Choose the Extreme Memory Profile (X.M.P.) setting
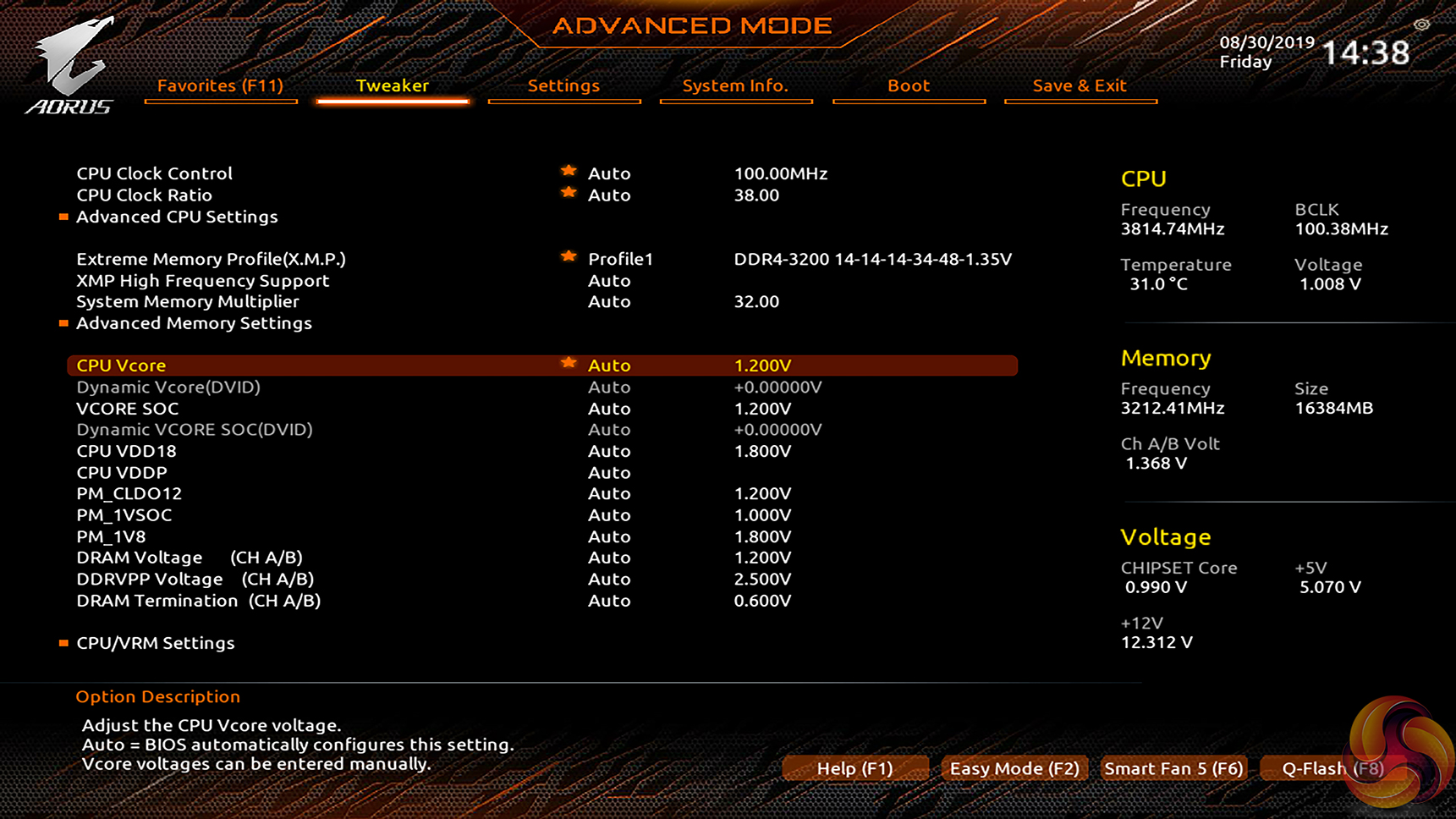The height and width of the screenshot is (819, 1456). (211, 259)
